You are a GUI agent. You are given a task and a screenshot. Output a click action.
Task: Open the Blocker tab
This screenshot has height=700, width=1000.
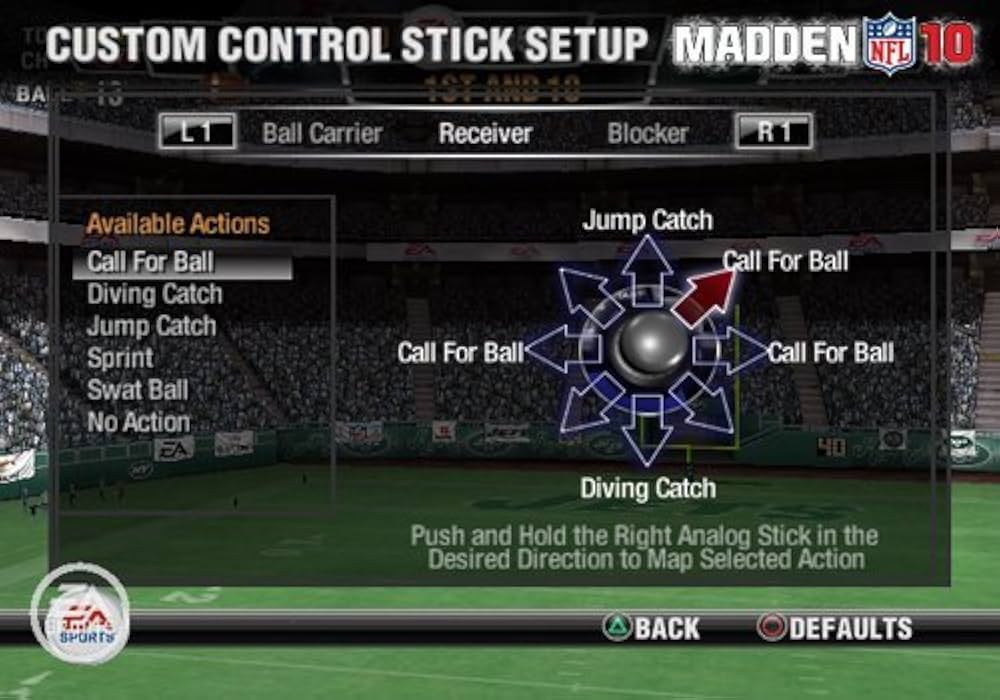pyautogui.click(x=647, y=133)
